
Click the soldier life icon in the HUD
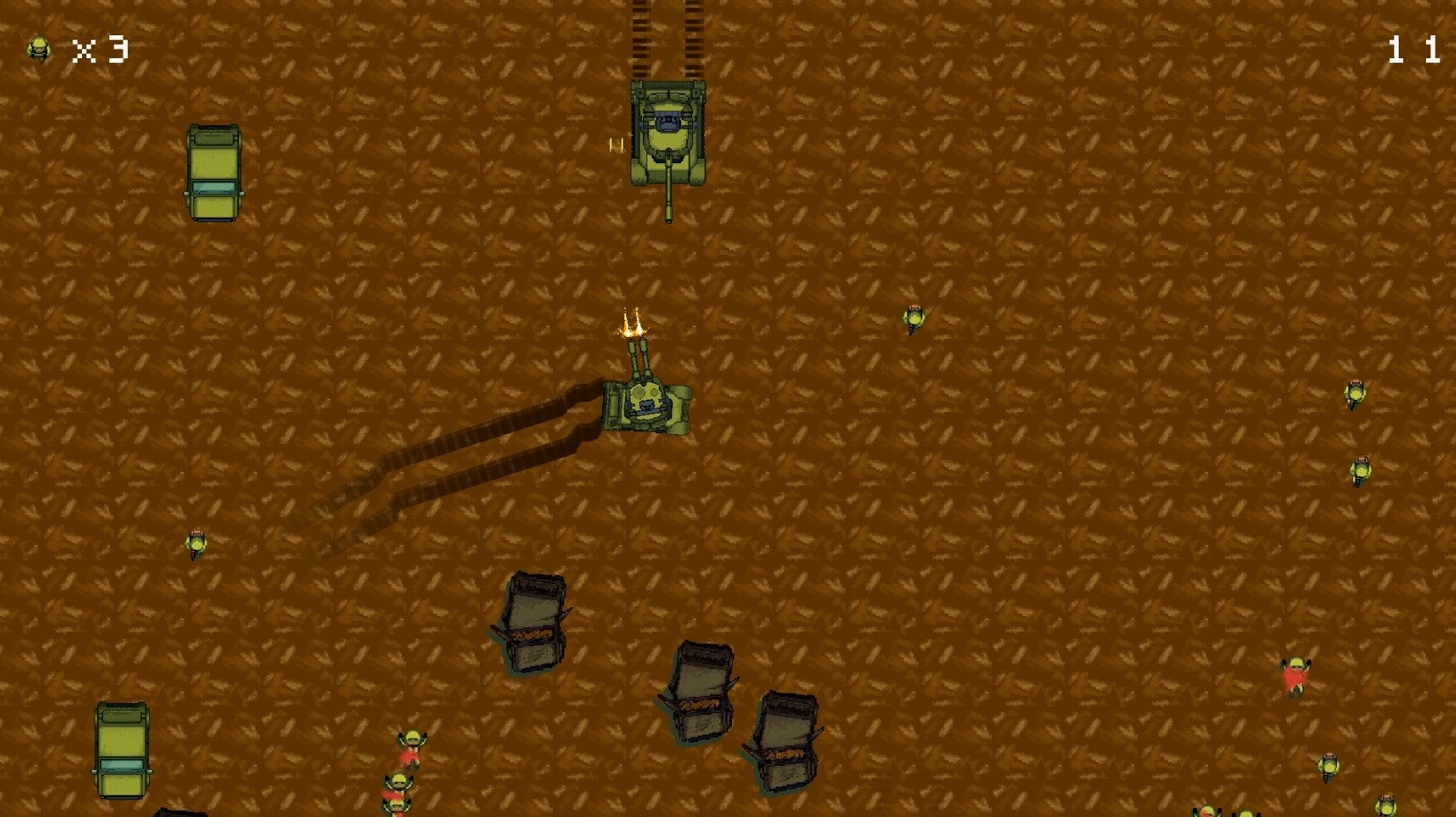click(x=39, y=50)
